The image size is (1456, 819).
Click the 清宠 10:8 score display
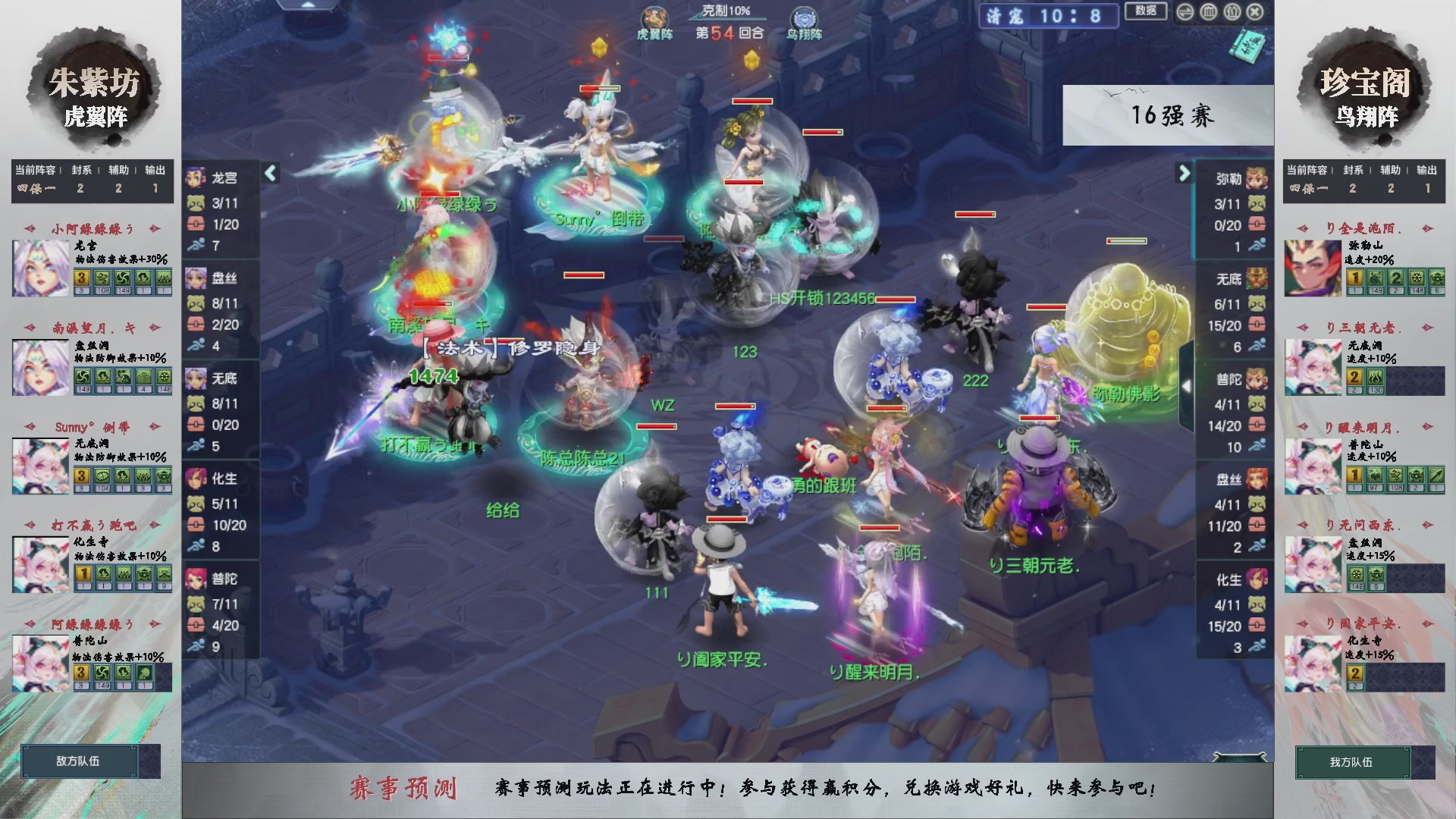click(x=1050, y=17)
